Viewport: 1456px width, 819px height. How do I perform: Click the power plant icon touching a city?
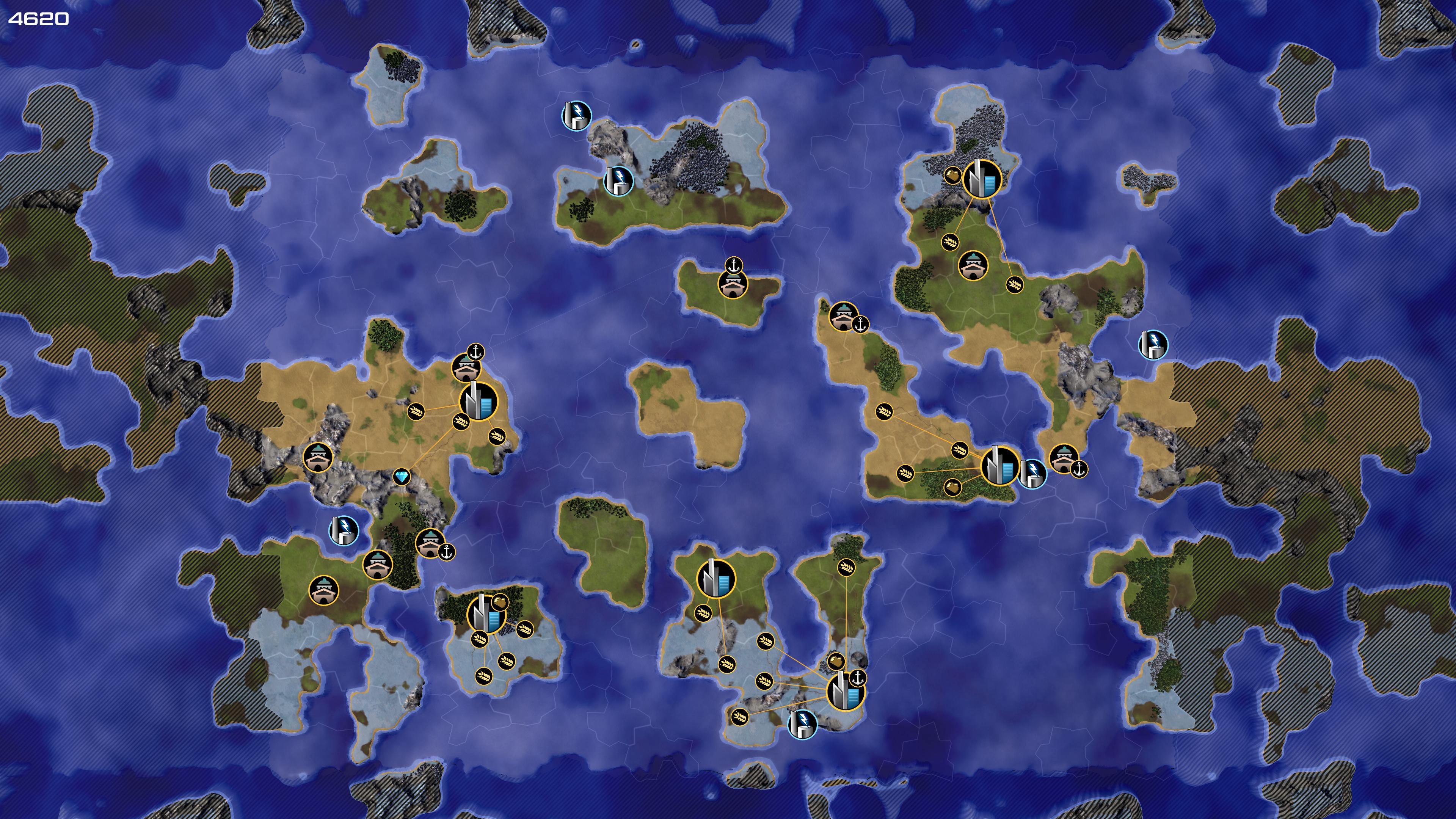pos(1032,473)
